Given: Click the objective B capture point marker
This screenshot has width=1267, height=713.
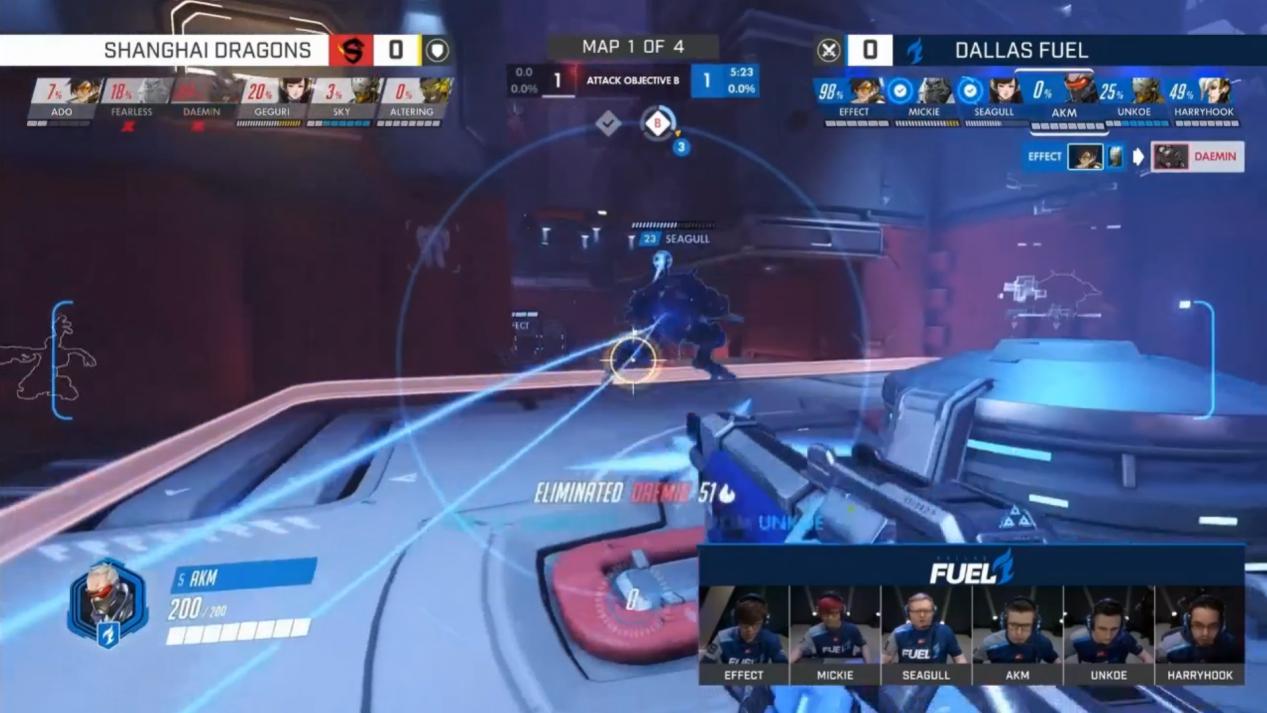Looking at the screenshot, I should click(657, 124).
